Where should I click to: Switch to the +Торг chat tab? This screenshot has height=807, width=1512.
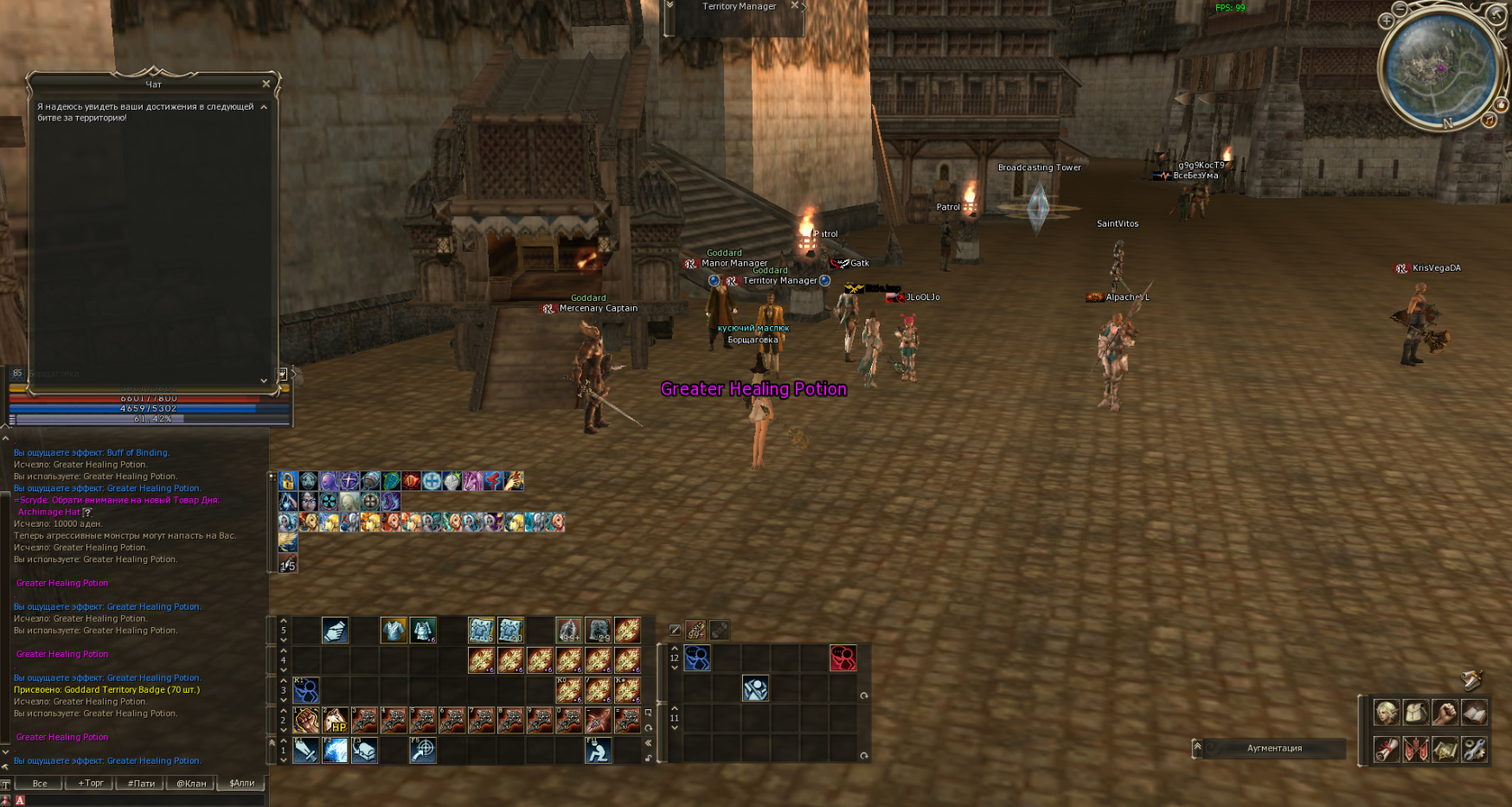click(x=91, y=784)
